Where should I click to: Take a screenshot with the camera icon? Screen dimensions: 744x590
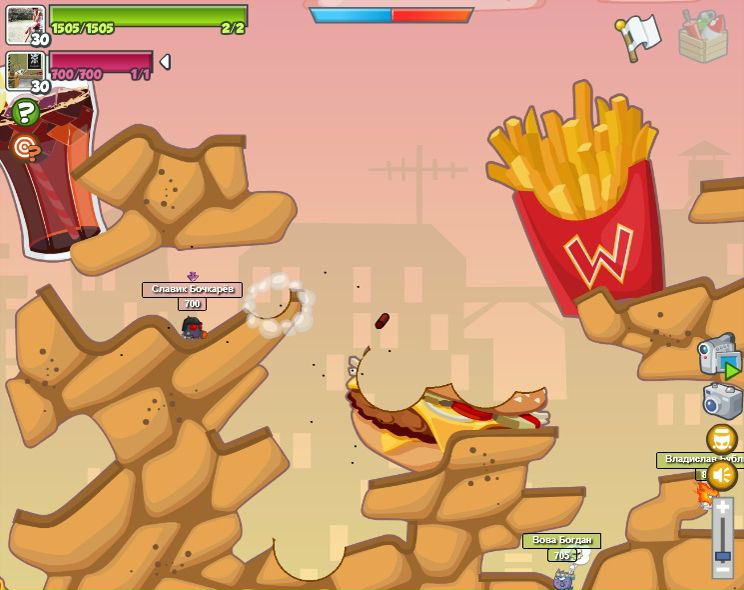pos(722,401)
